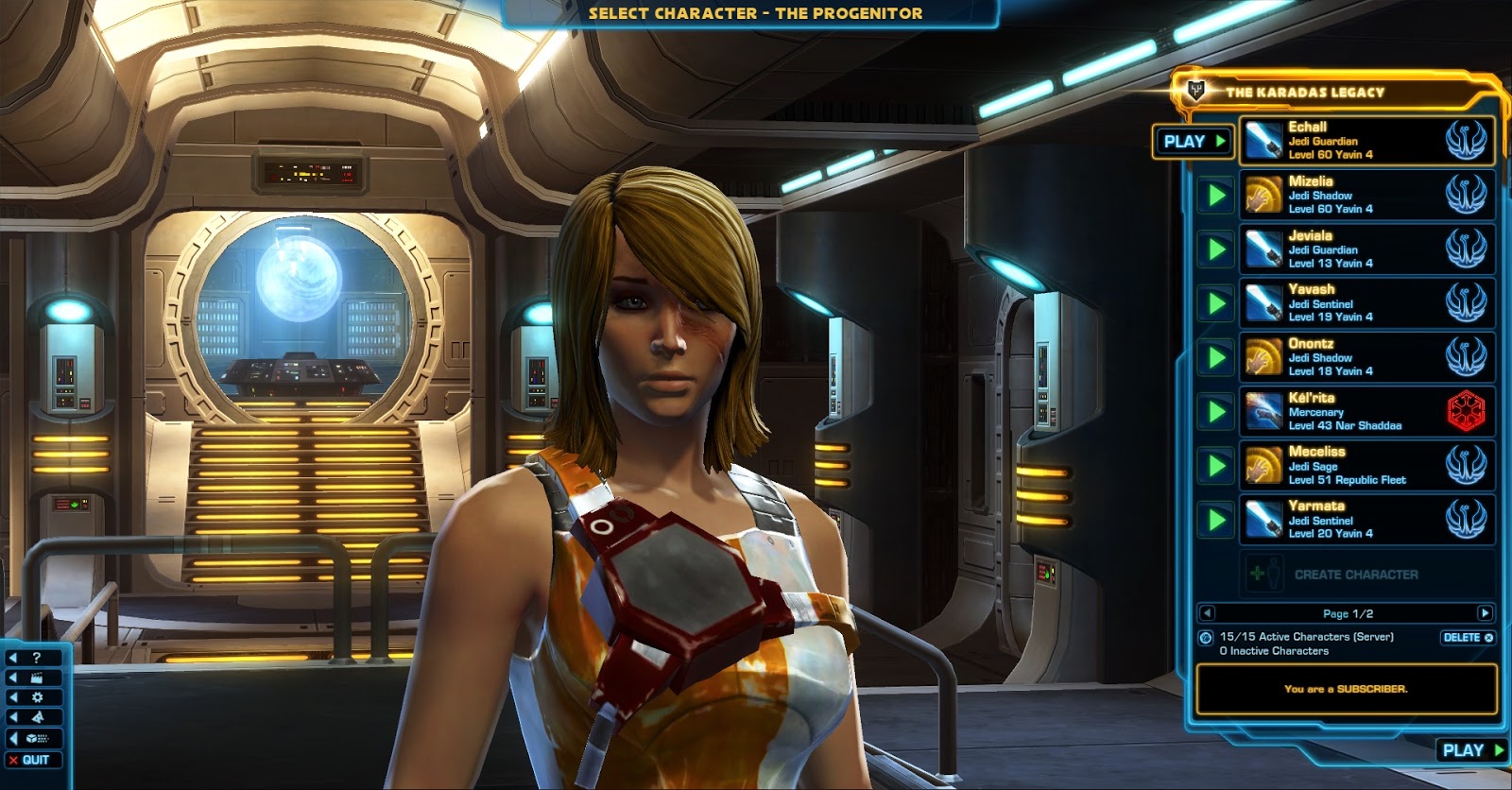Click the customer service warning icon
Screen dimensions: 1512x790
[36, 717]
